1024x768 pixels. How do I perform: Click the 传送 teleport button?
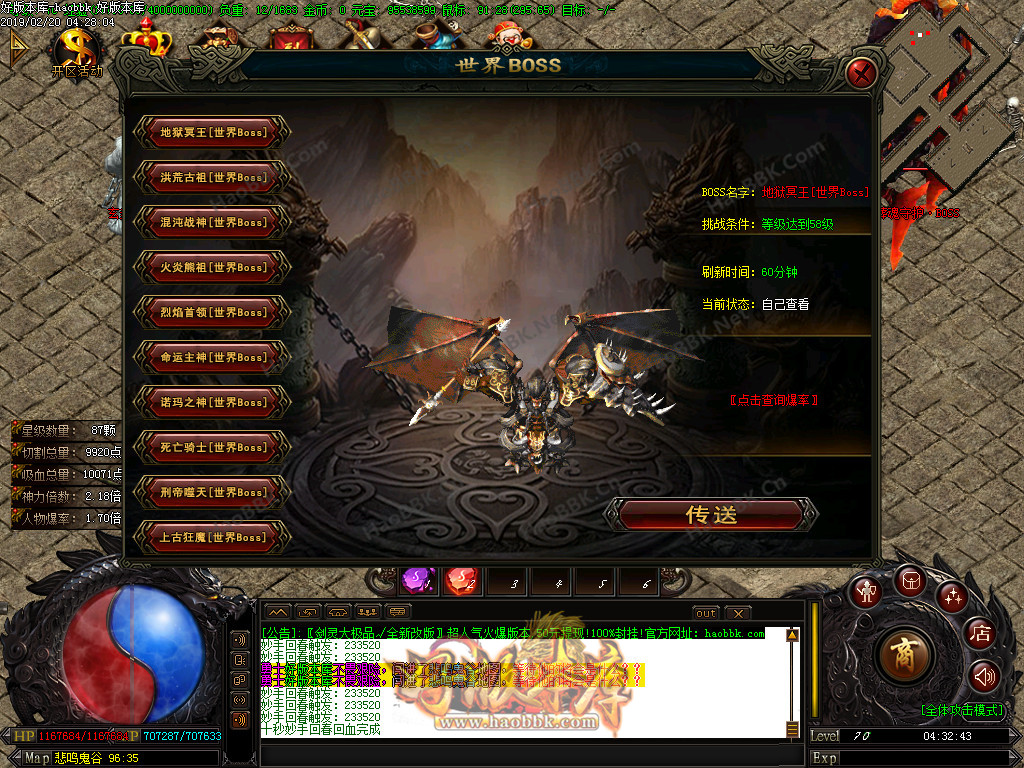click(712, 515)
